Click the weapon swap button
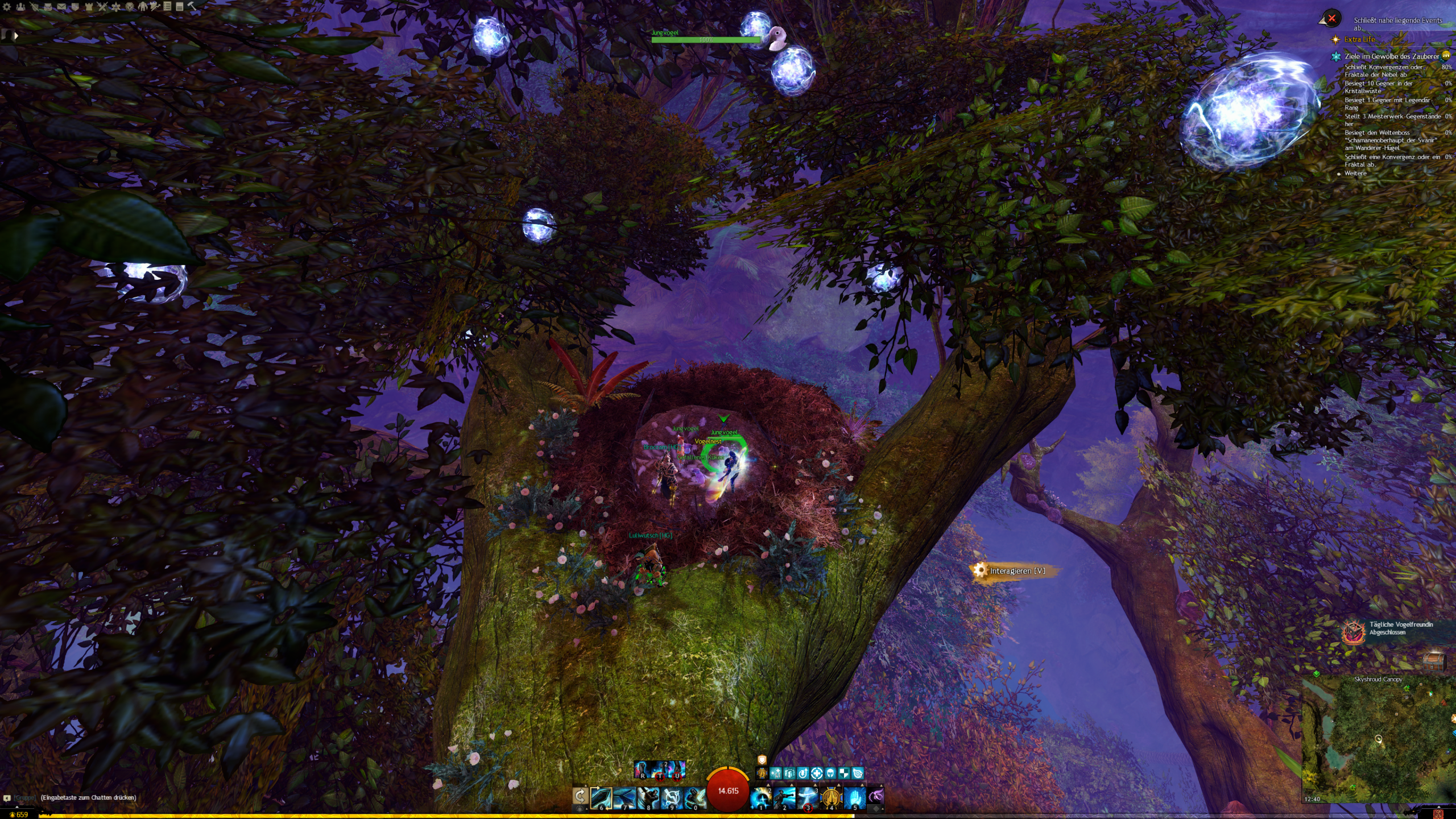 click(x=580, y=796)
